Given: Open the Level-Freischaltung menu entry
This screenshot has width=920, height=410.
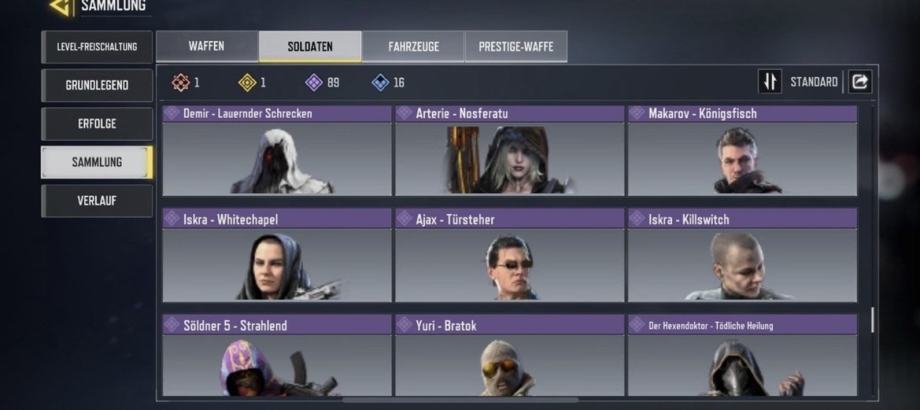Looking at the screenshot, I should tap(96, 47).
